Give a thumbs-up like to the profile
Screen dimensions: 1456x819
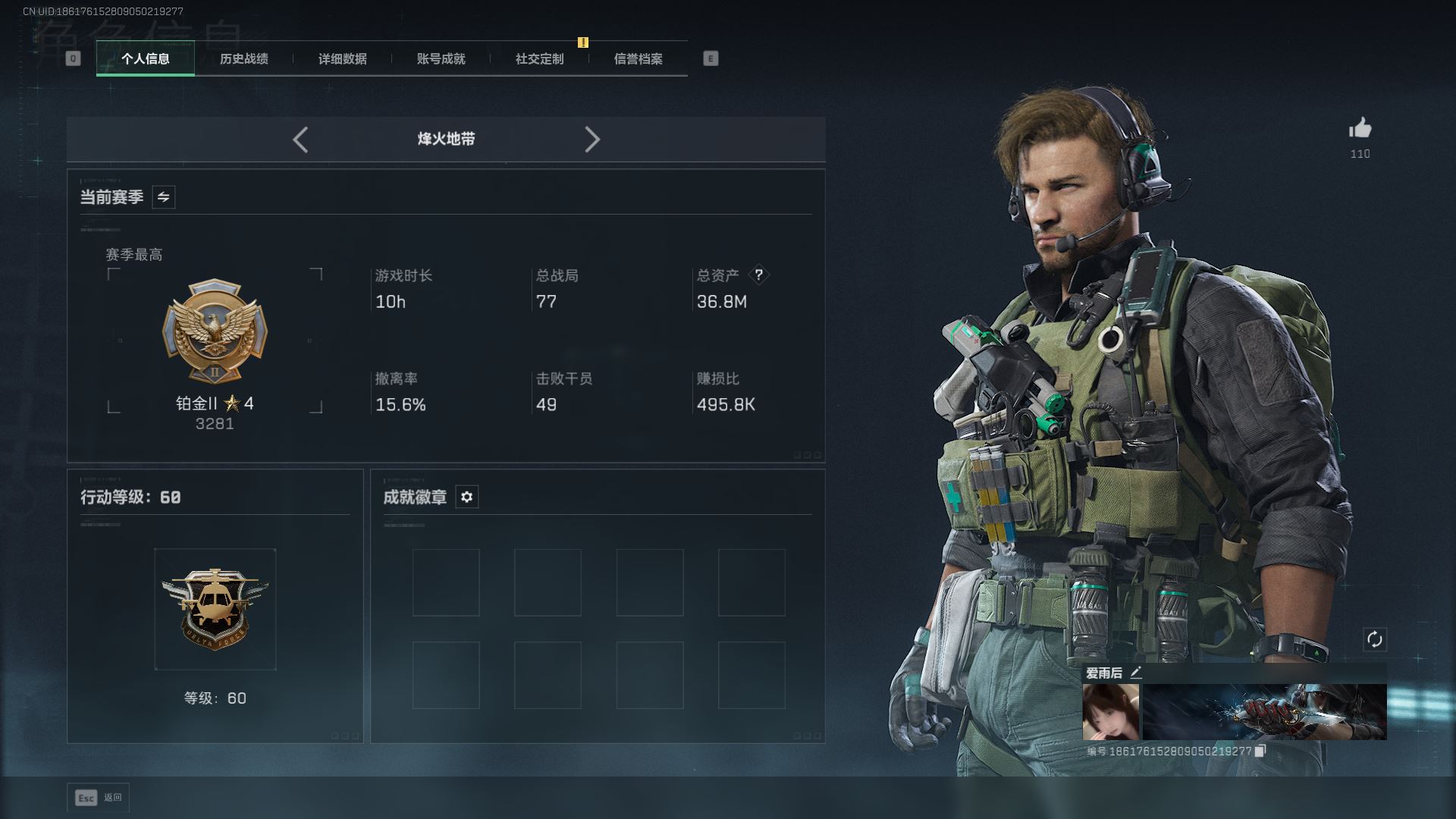pos(1360,129)
